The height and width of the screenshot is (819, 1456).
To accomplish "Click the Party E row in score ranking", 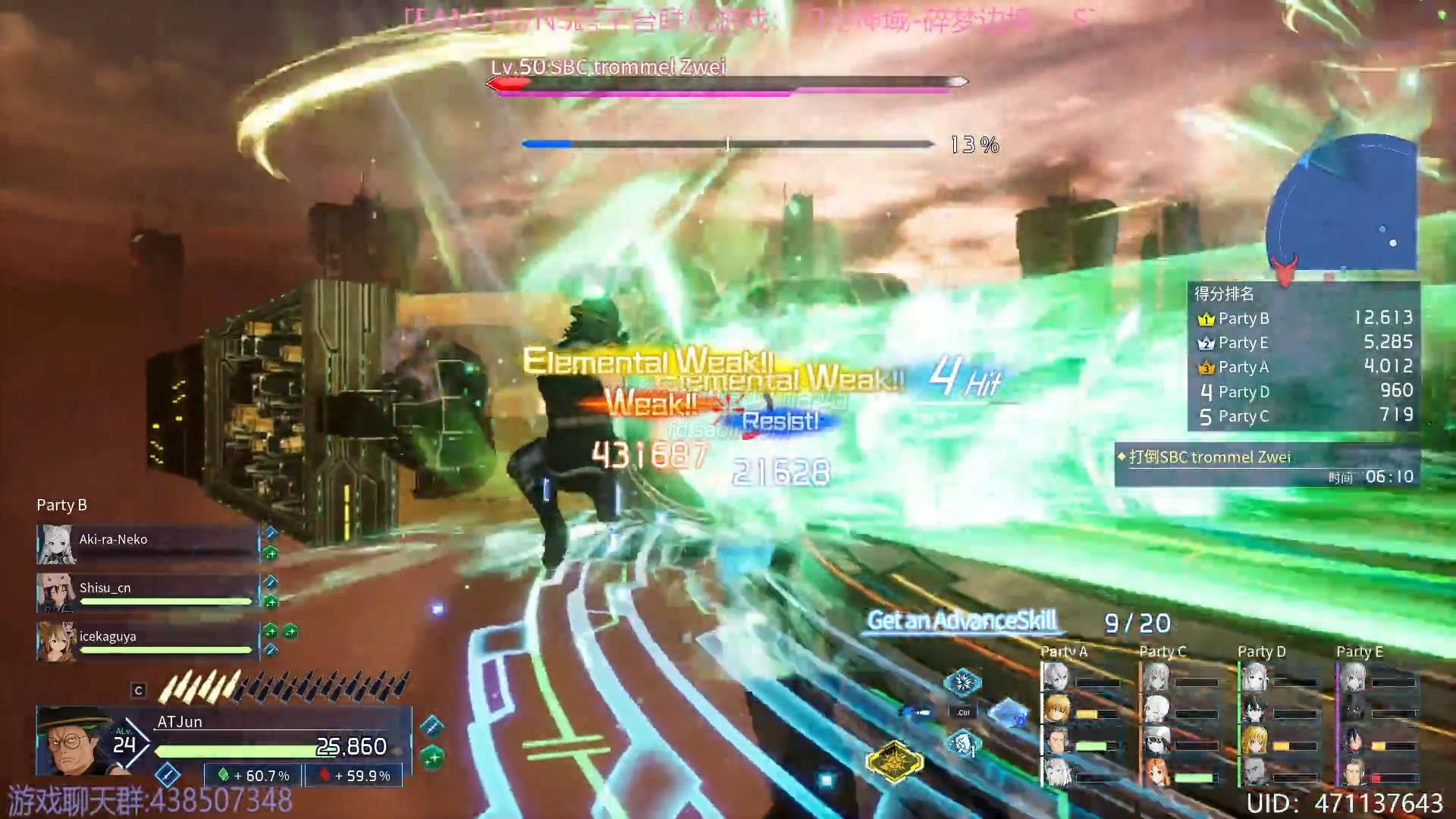I will [x=1304, y=343].
